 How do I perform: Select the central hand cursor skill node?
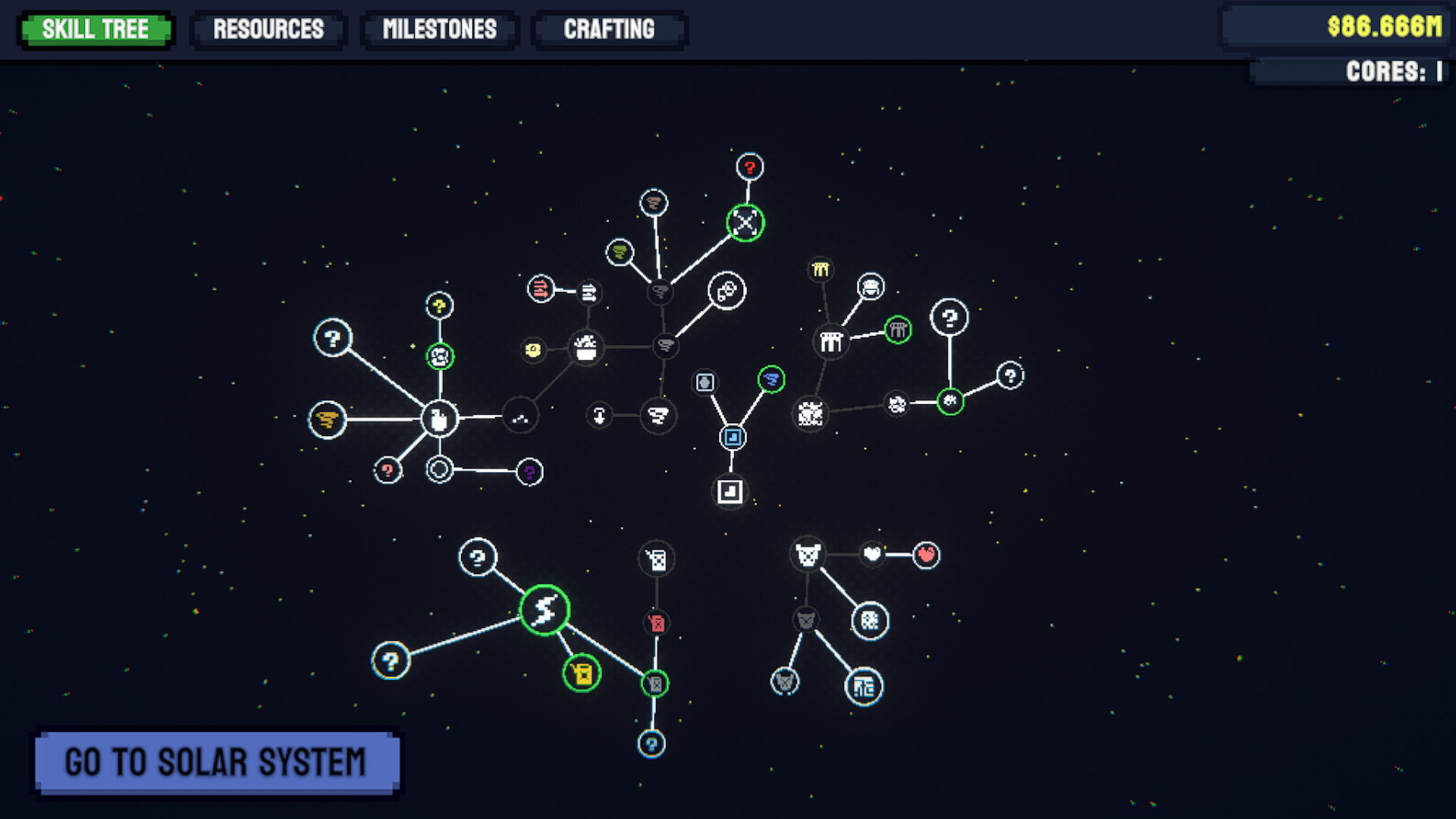tap(440, 419)
